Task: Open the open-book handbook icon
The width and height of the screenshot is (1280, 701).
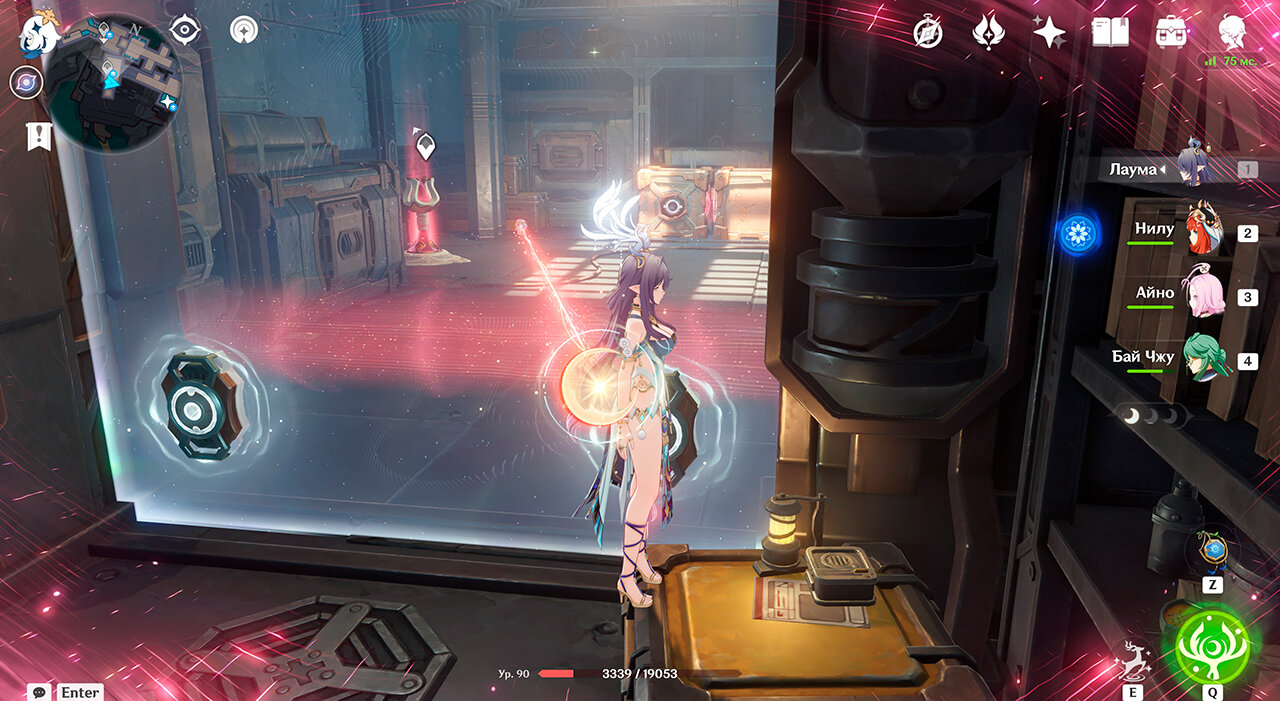Action: (1110, 33)
